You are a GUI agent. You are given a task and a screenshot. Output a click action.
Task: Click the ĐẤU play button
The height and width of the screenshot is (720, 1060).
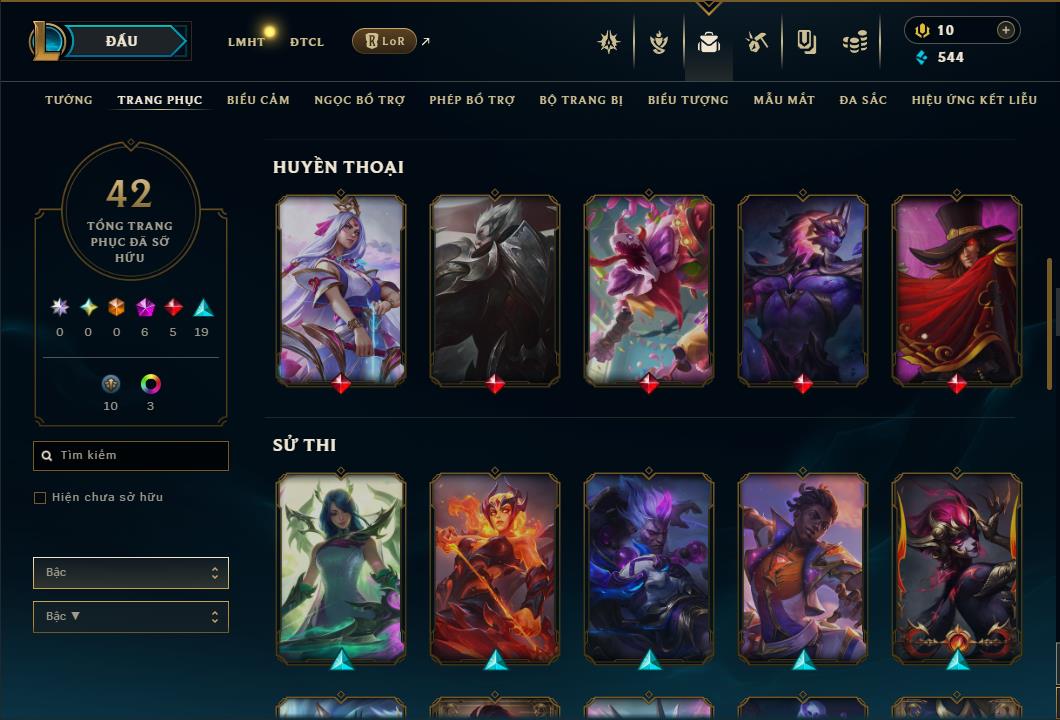122,41
